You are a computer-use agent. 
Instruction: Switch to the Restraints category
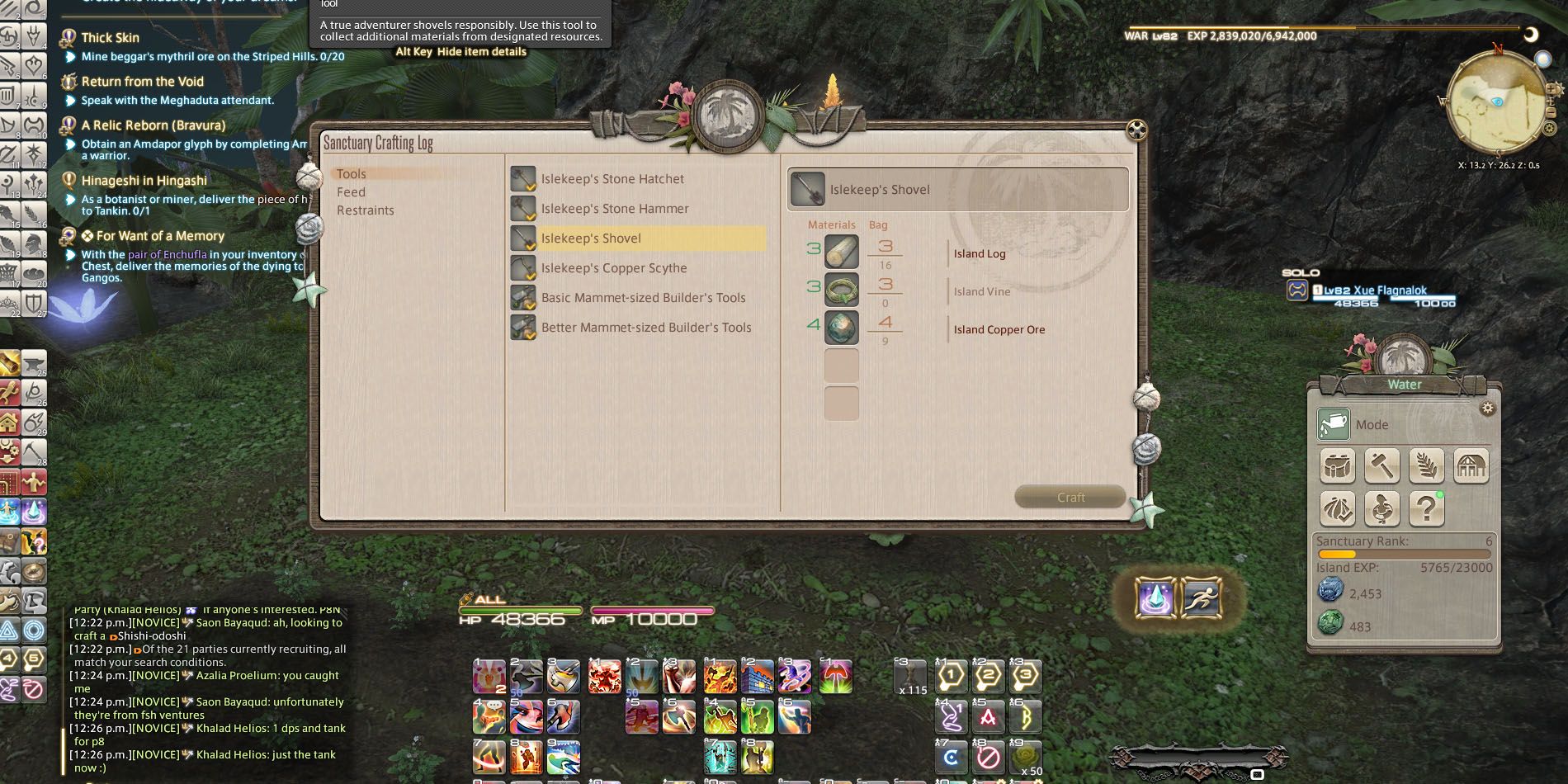[365, 210]
